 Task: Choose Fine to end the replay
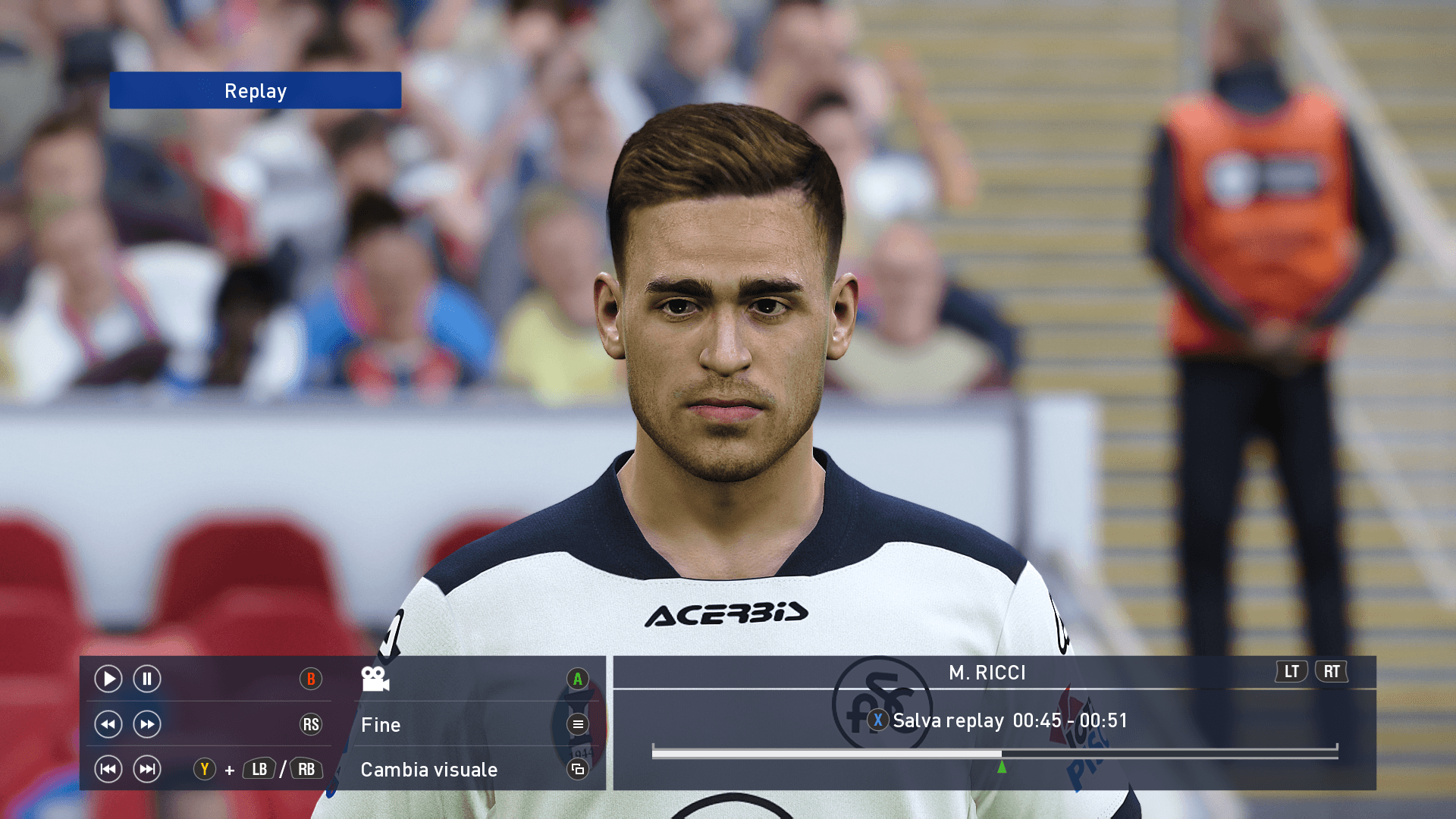[381, 725]
